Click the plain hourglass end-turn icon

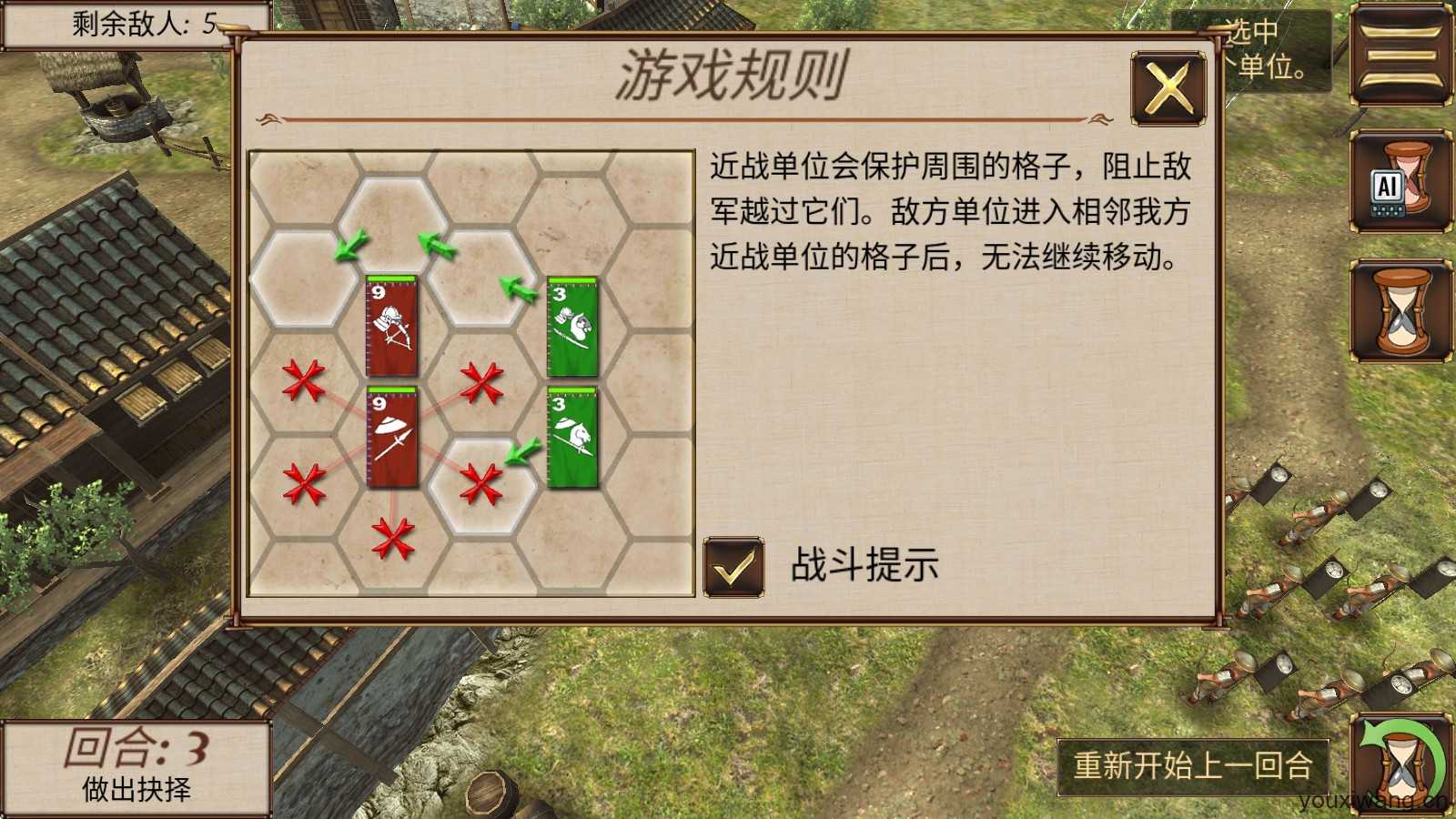(1401, 309)
